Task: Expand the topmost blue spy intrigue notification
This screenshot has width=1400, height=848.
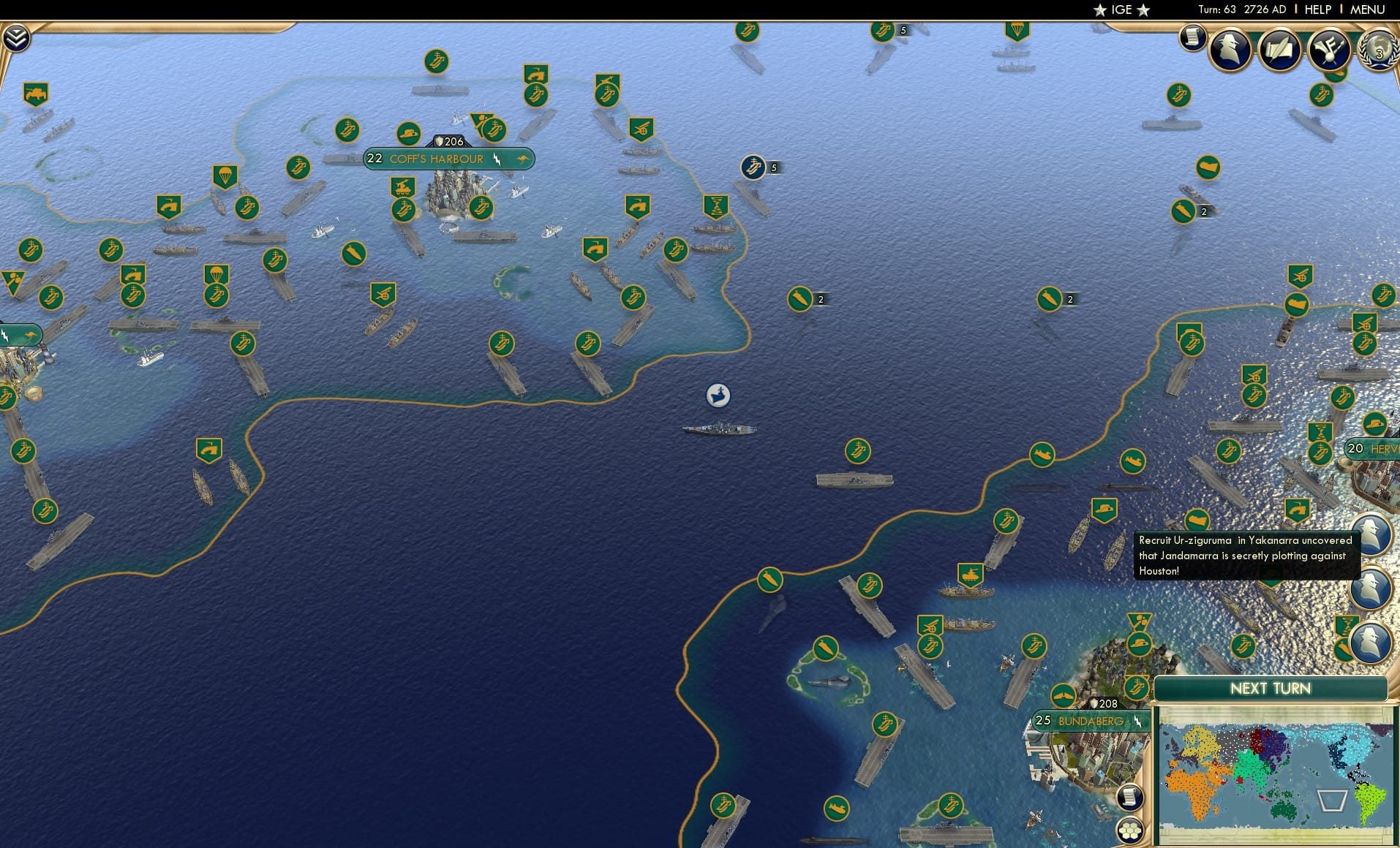Action: [1372, 536]
